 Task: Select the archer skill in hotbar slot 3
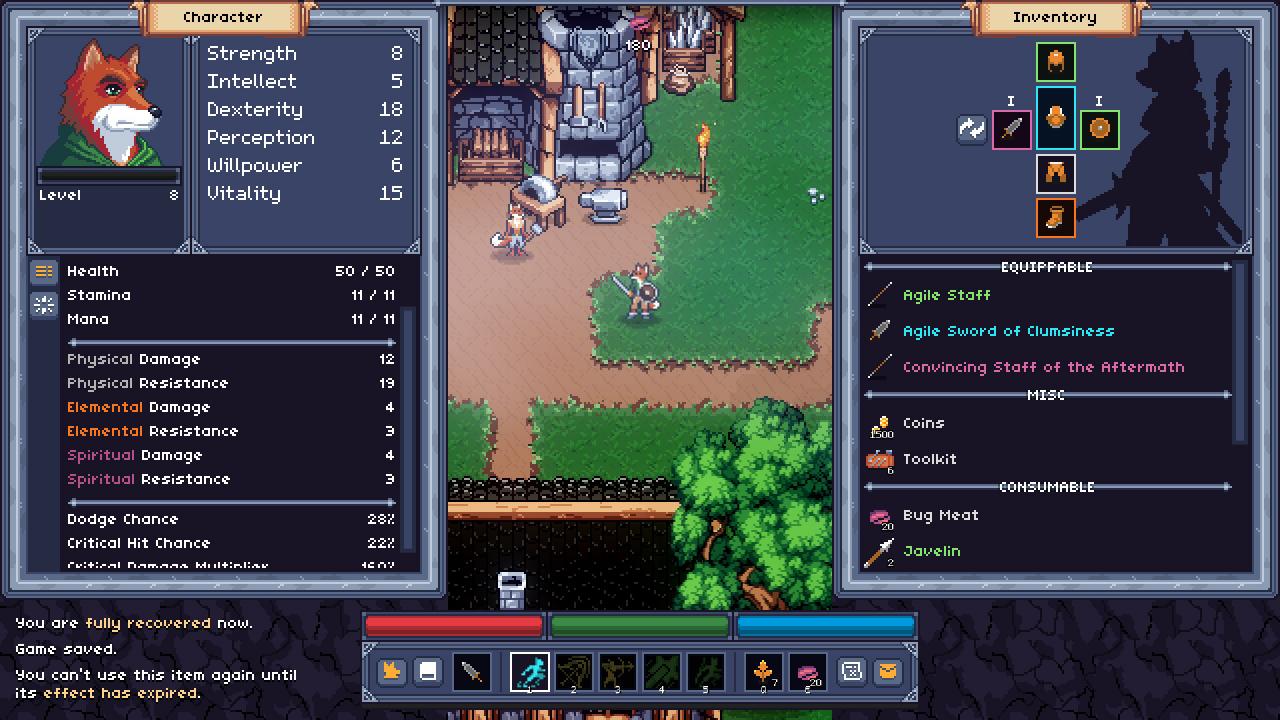pyautogui.click(x=617, y=672)
